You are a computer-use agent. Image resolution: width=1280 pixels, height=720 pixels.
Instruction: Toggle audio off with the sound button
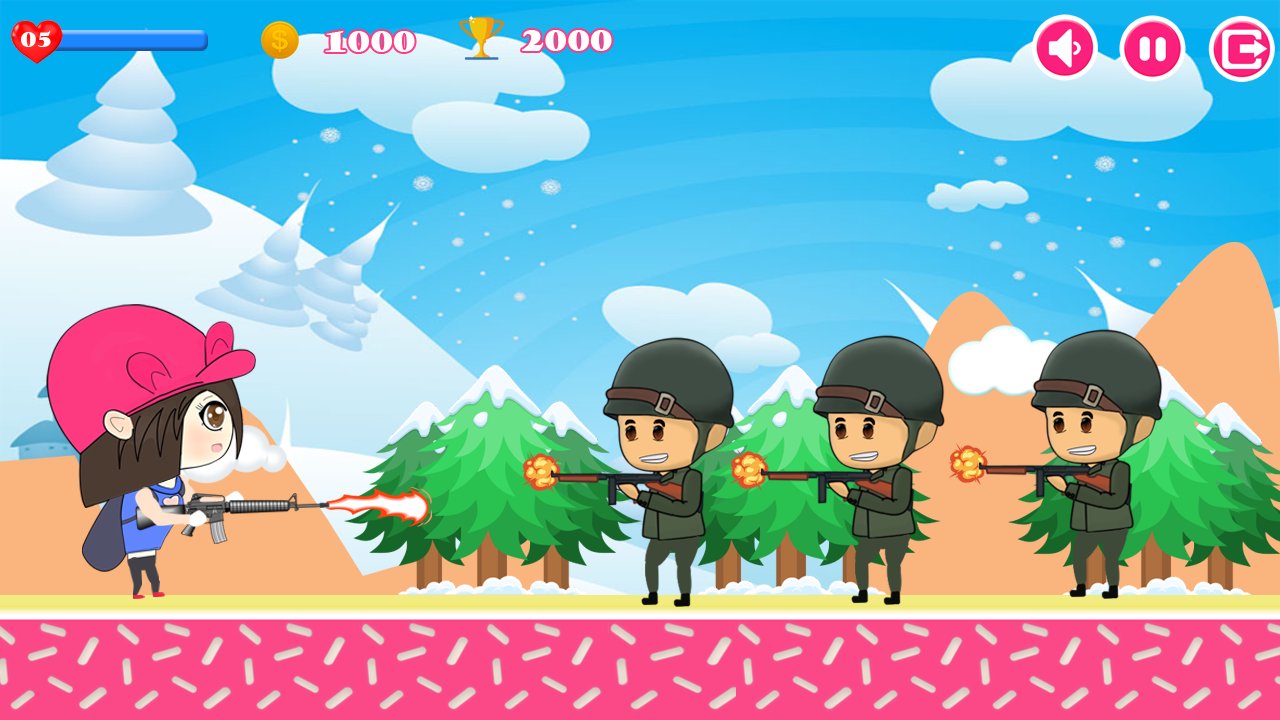tap(1066, 44)
